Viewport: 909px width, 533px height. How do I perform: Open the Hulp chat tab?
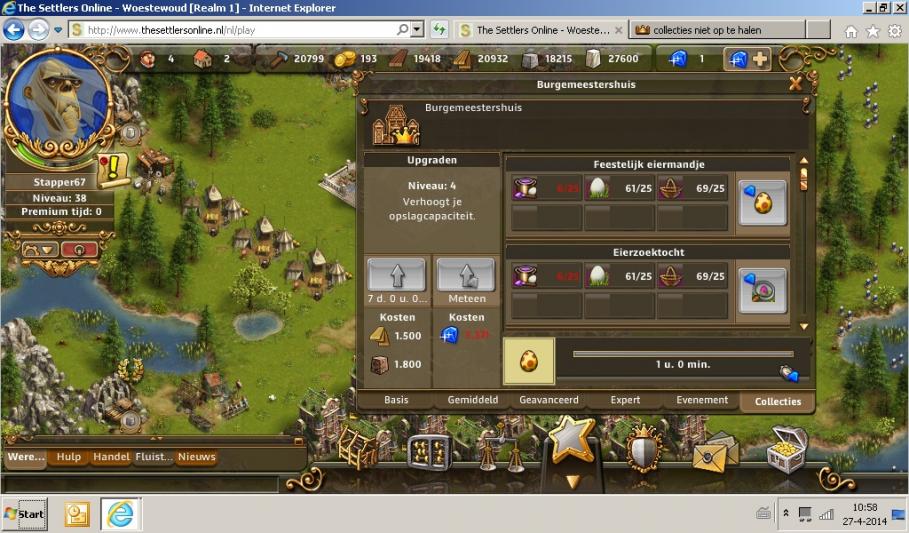pyautogui.click(x=69, y=457)
